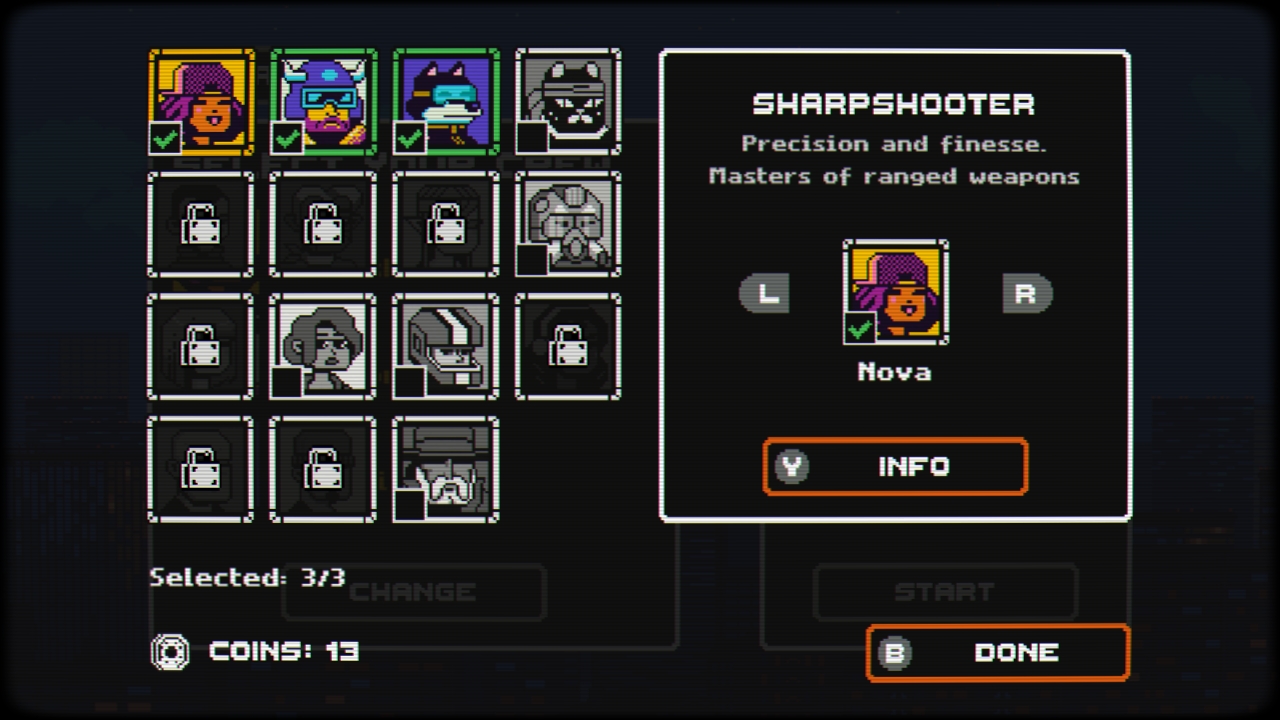Cycle left with the L button
This screenshot has height=720, width=1280.
tap(765, 294)
